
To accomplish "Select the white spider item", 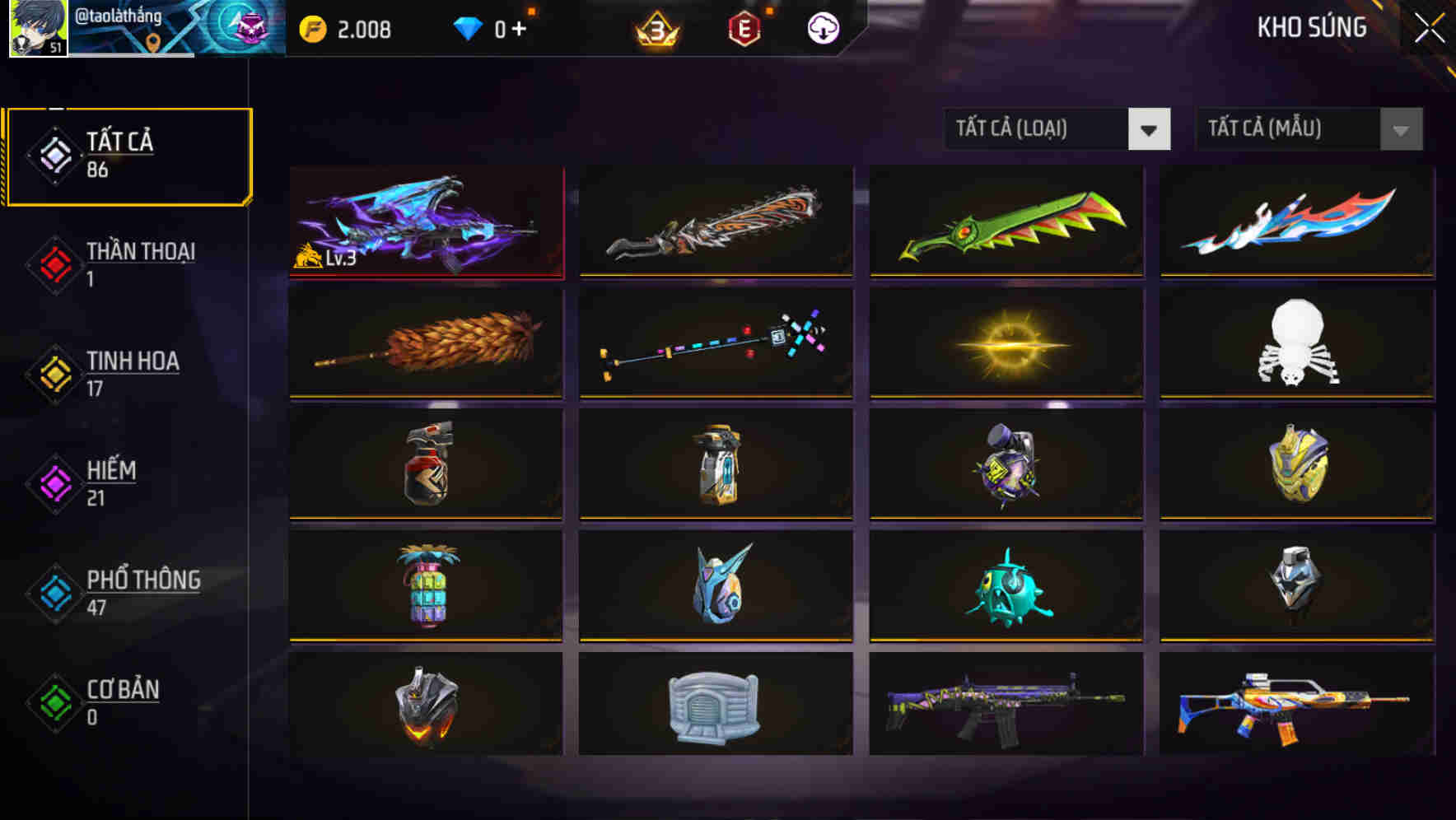I will coord(1297,342).
